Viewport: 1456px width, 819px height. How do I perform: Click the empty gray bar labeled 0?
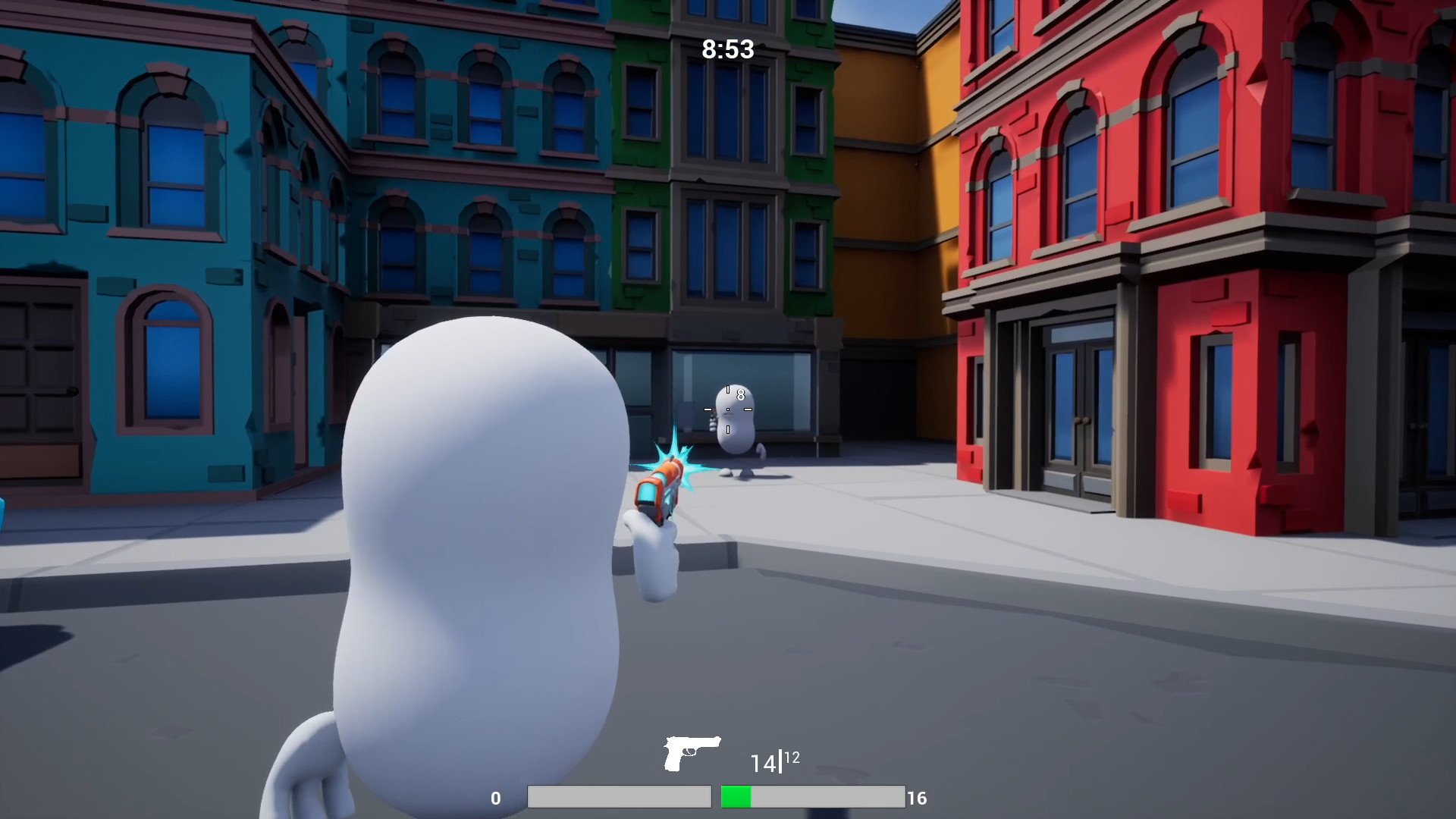pyautogui.click(x=618, y=798)
